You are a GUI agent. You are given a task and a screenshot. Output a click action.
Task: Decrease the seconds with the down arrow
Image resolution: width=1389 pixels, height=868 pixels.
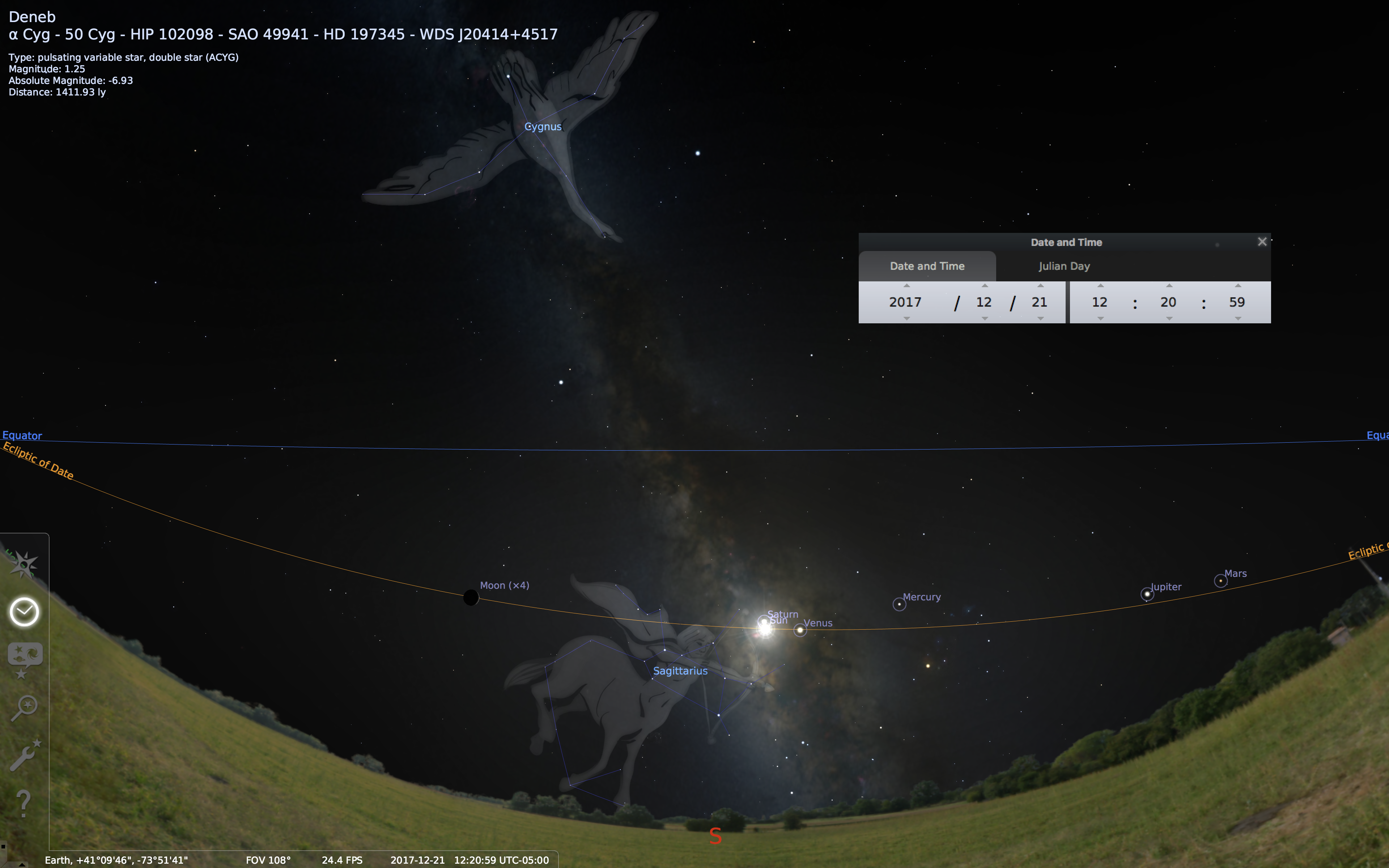(1237, 319)
